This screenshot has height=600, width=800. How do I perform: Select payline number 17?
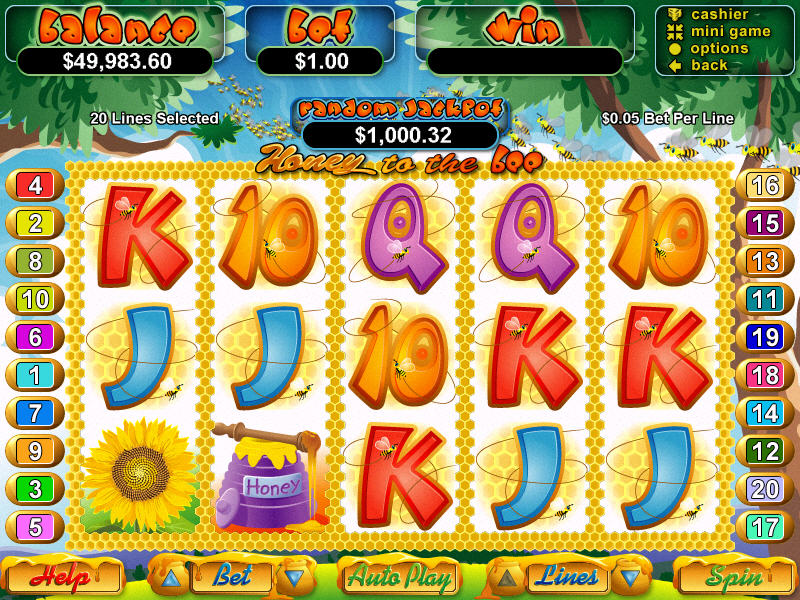765,526
